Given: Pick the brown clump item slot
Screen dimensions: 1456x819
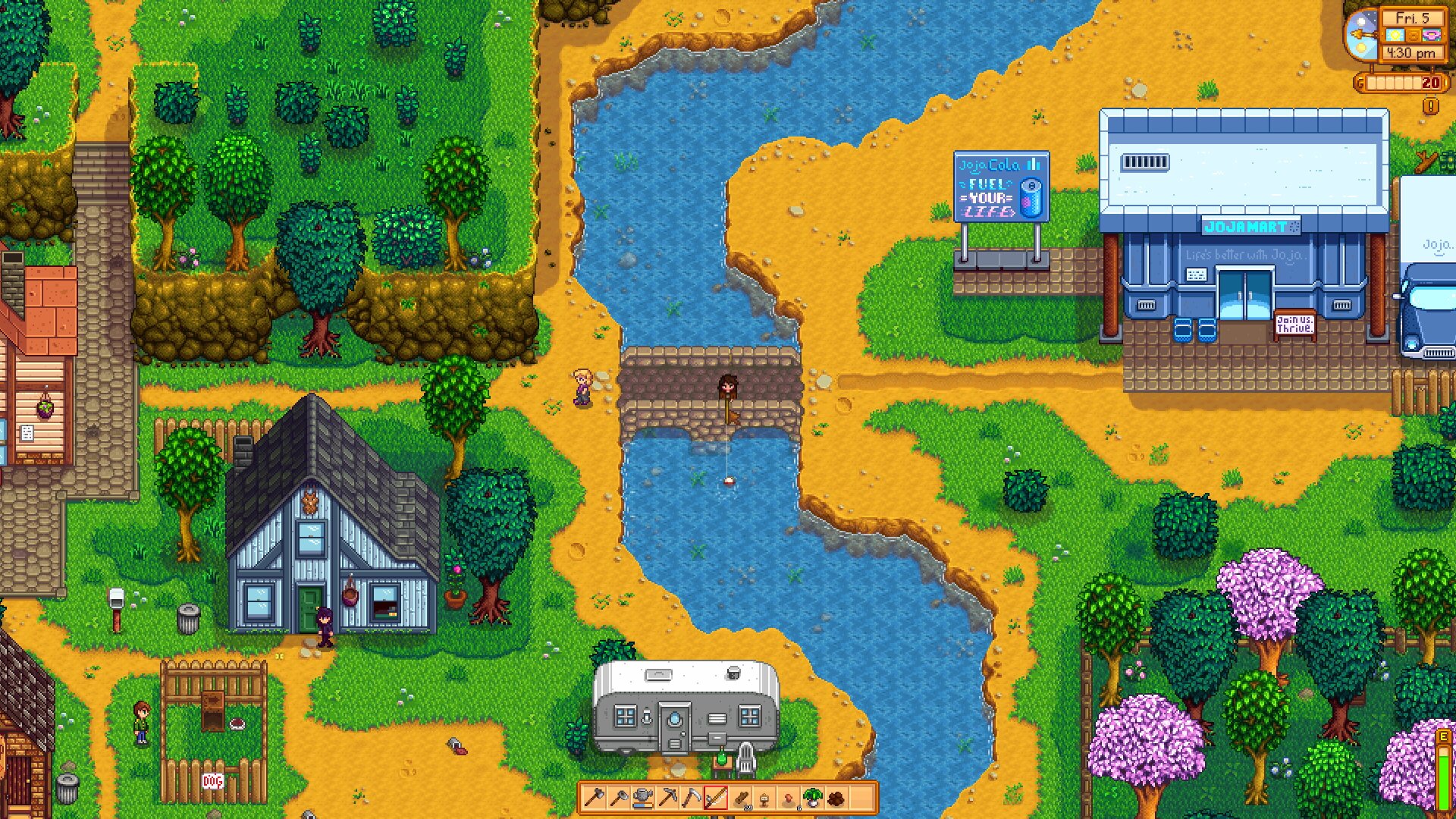Looking at the screenshot, I should (x=836, y=798).
